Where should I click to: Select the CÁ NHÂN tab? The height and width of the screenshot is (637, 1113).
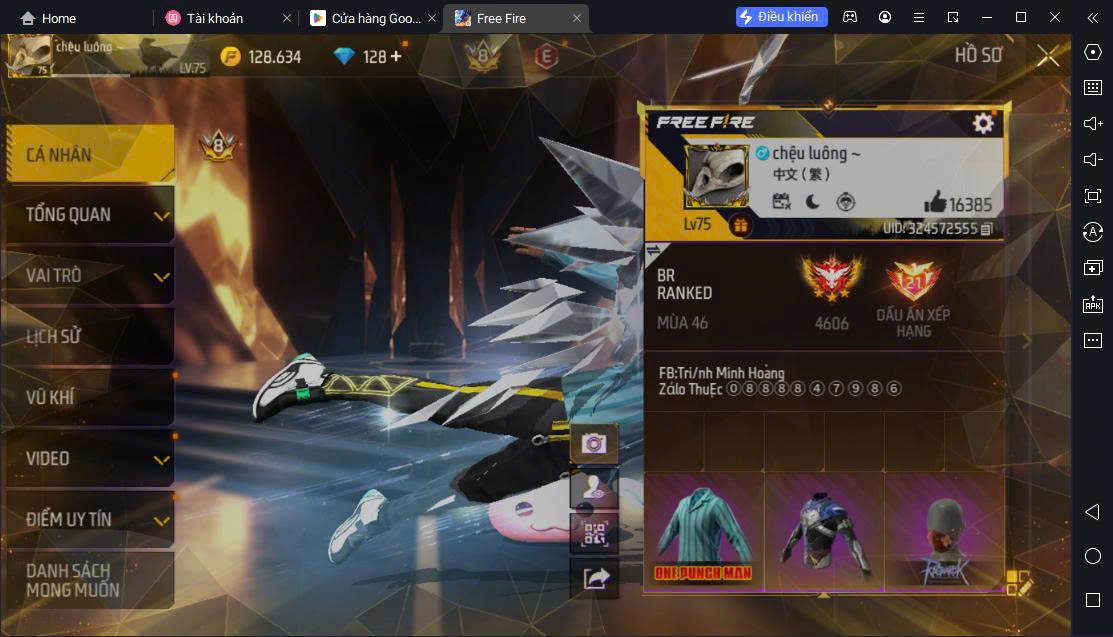coord(89,155)
